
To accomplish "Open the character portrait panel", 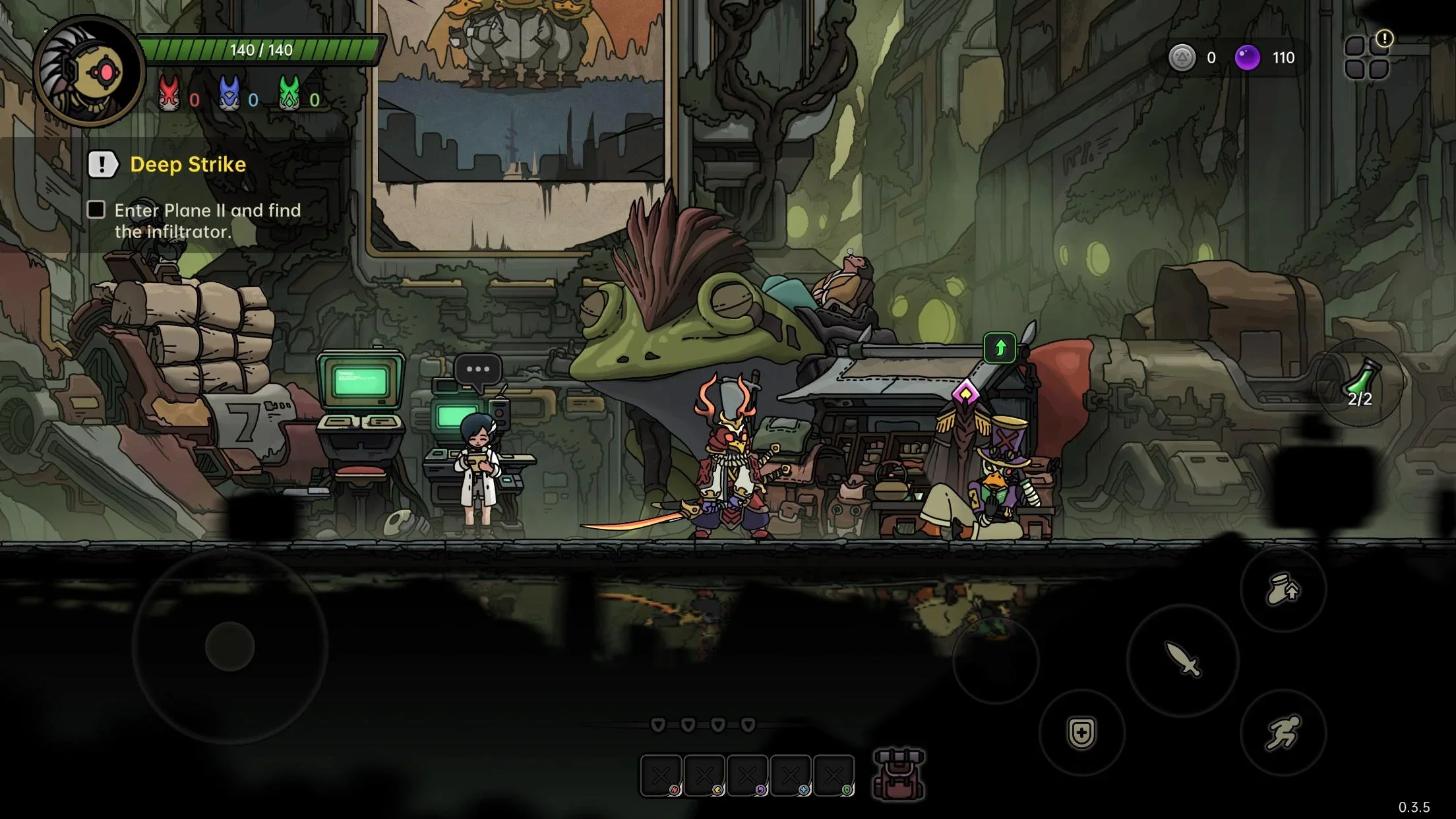I will click(x=89, y=71).
